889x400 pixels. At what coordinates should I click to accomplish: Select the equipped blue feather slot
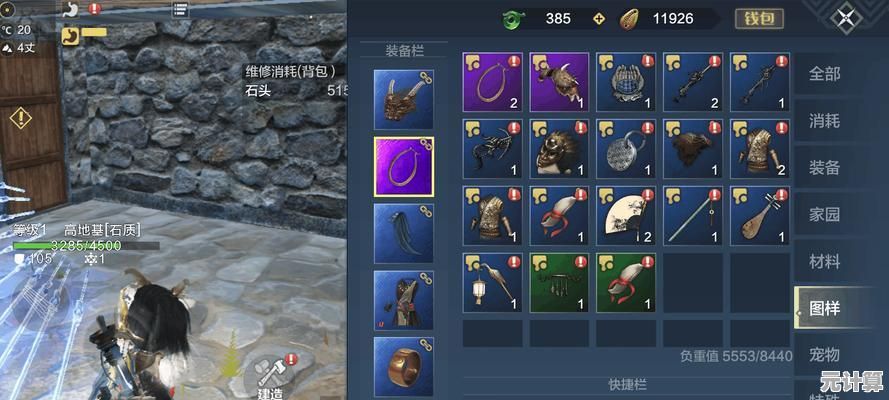pos(403,233)
